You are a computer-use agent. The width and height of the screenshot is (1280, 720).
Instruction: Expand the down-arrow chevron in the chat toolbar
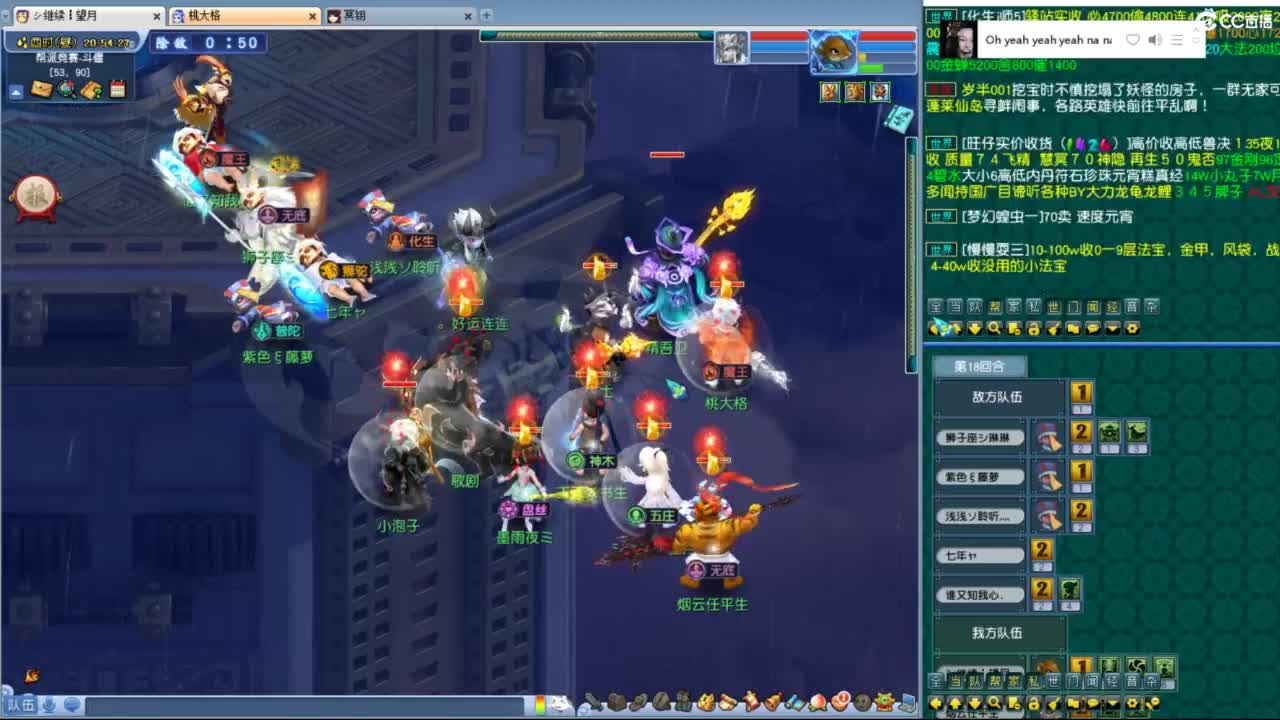tap(1113, 329)
